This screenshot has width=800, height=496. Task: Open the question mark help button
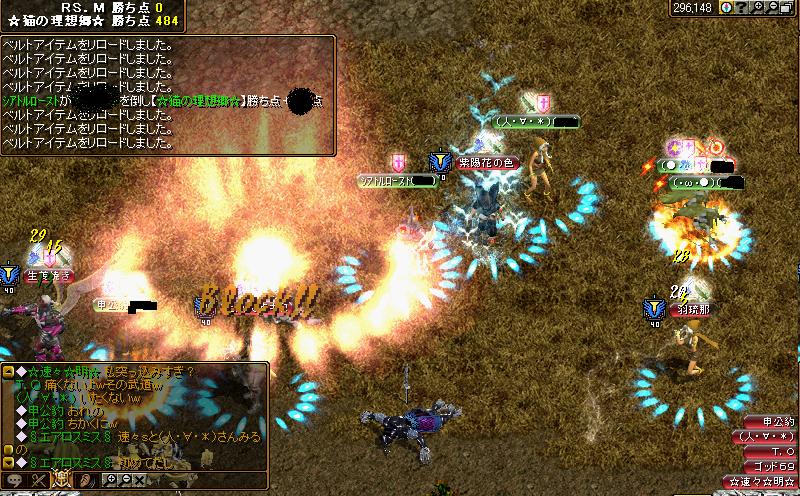tap(741, 8)
